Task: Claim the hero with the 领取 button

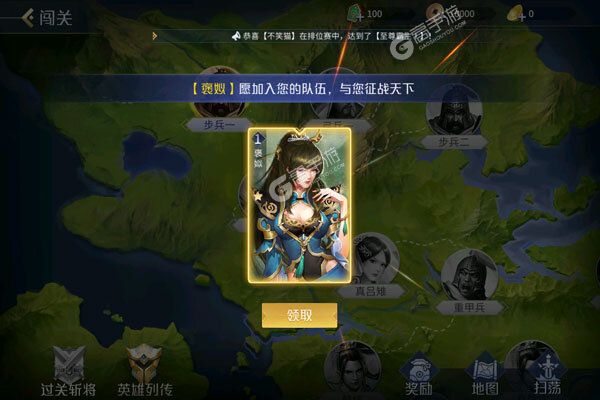Action: [299, 314]
